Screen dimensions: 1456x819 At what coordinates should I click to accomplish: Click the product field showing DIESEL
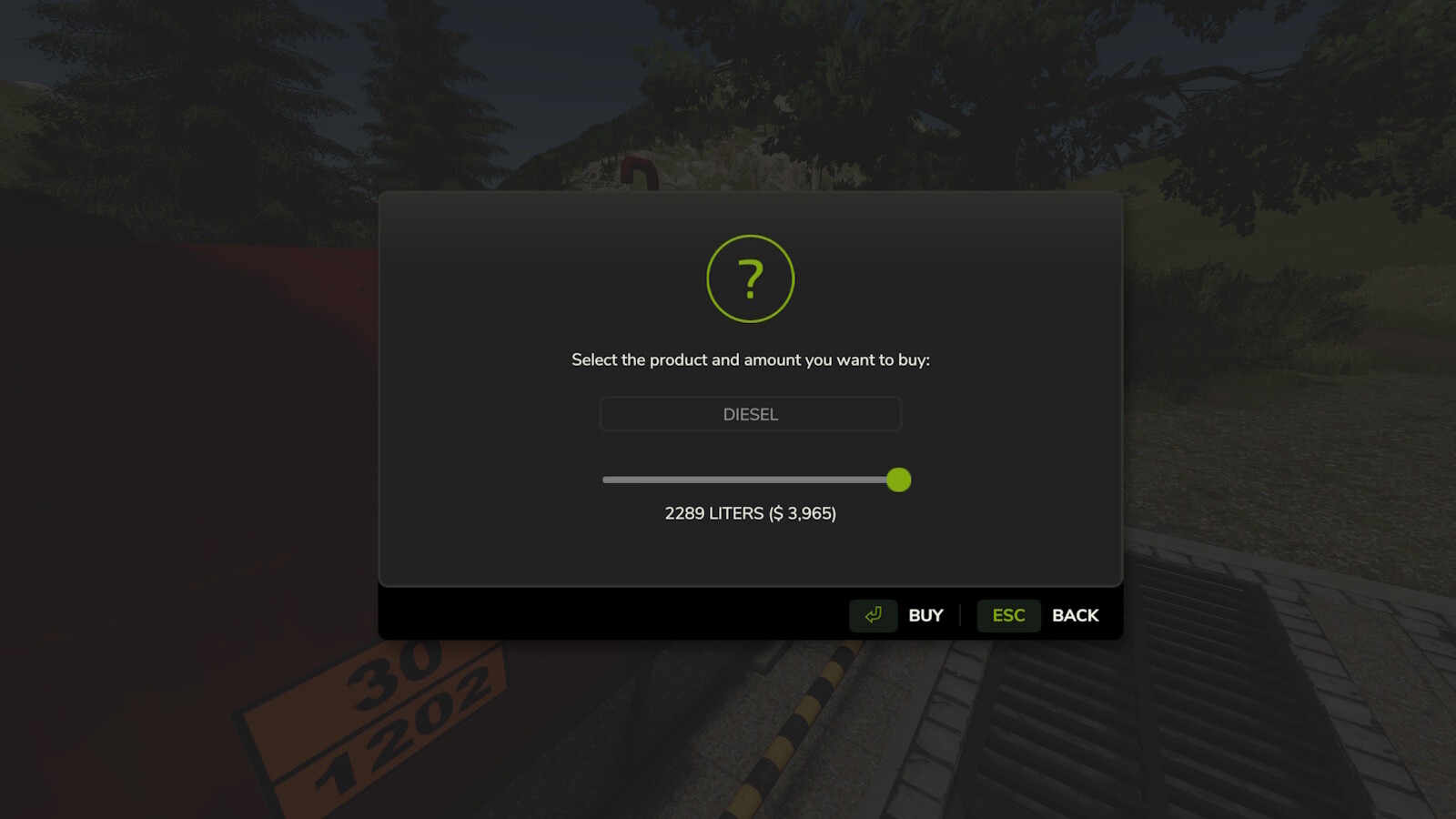point(750,414)
